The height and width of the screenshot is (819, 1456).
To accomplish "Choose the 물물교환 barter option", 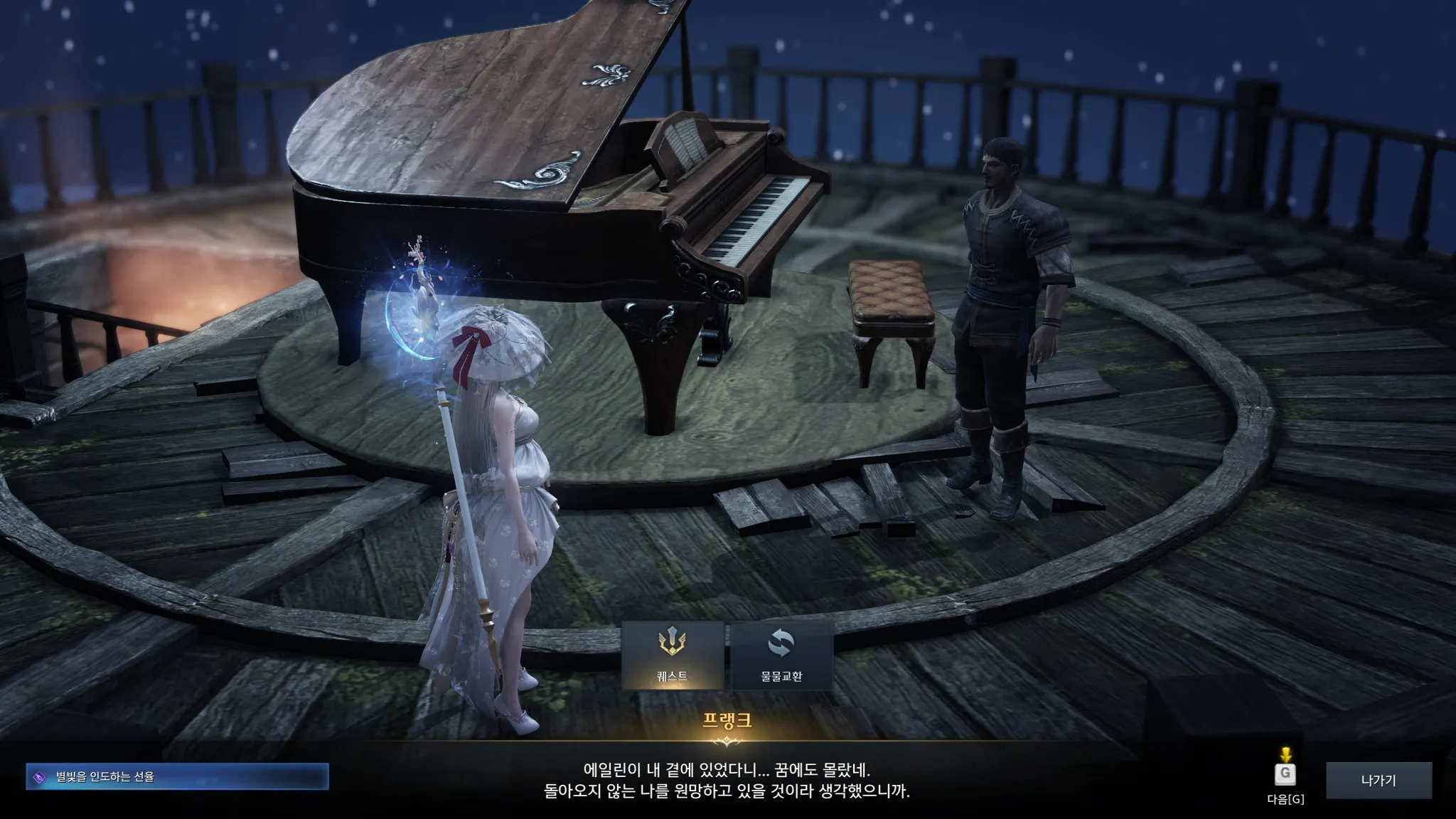I will [x=781, y=655].
